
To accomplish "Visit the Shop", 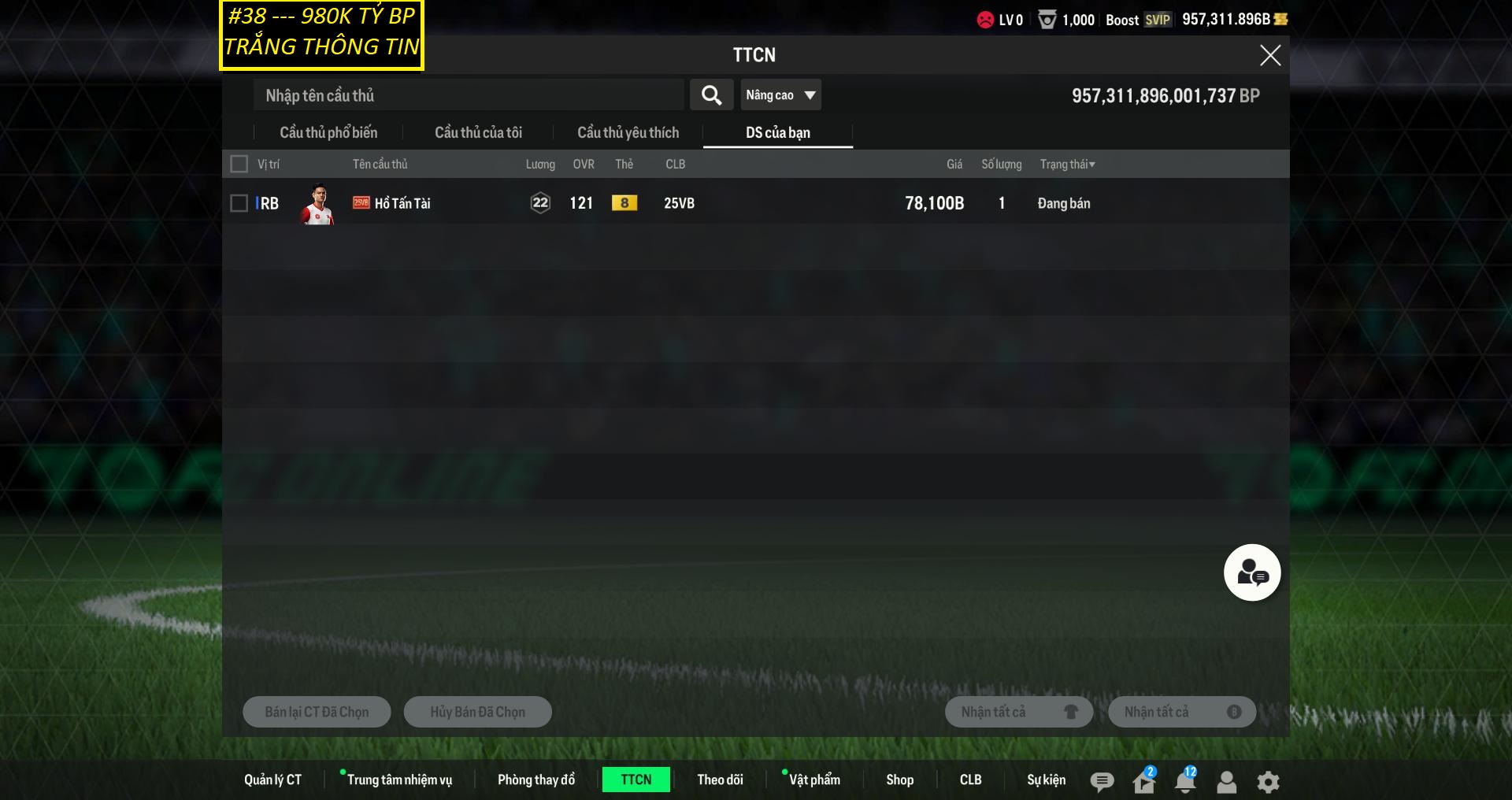I will (899, 780).
